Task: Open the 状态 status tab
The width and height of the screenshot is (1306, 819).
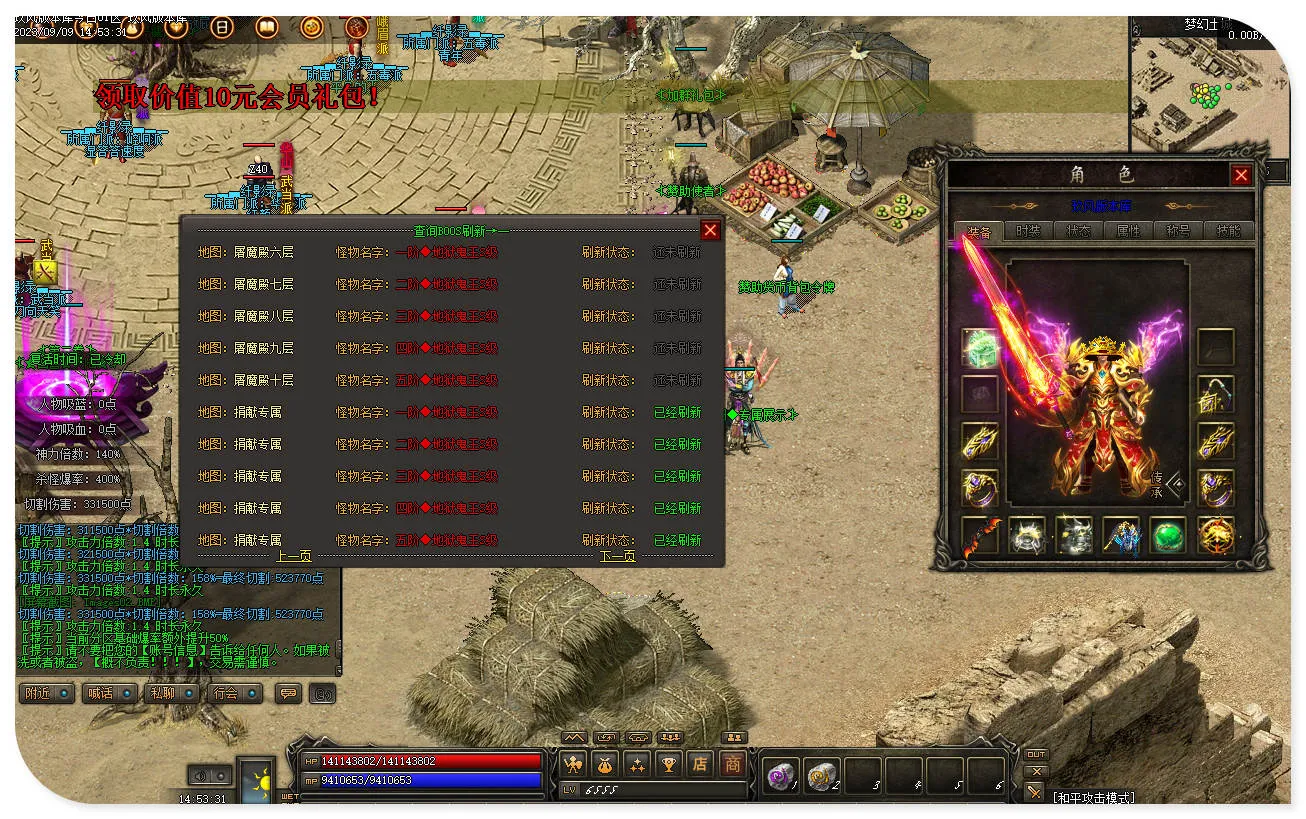Action: (1078, 231)
